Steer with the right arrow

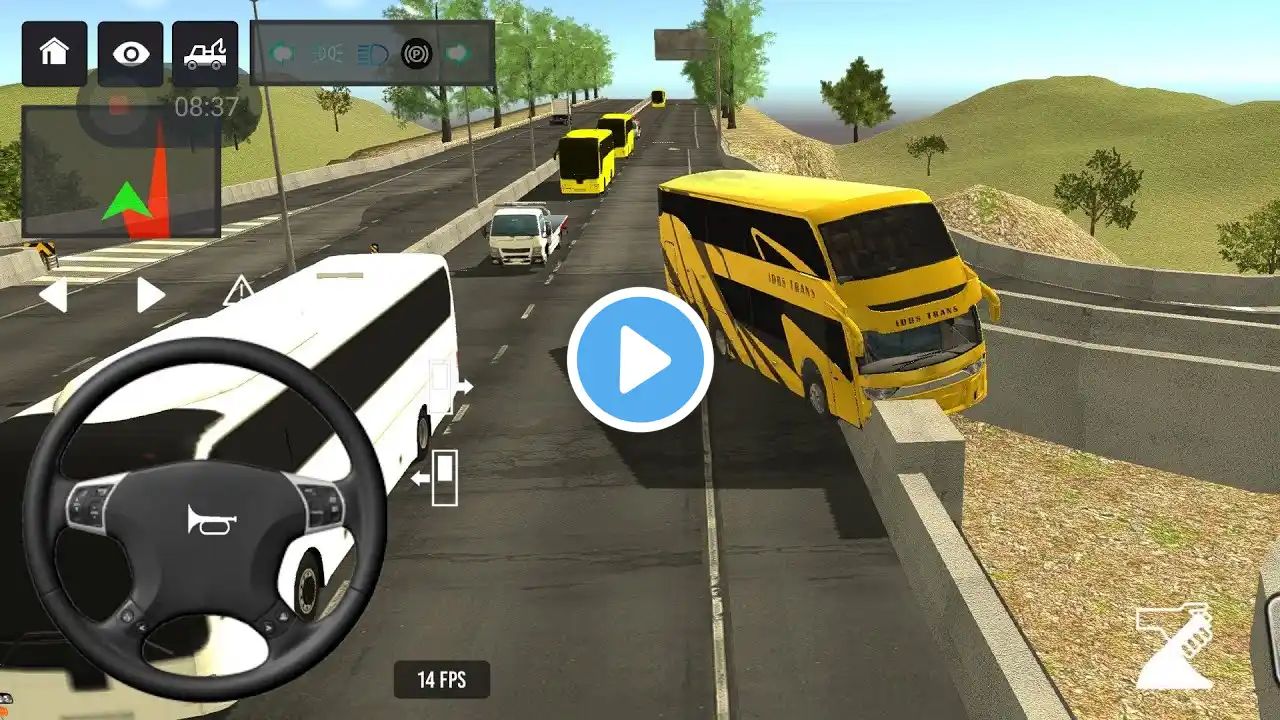coord(150,295)
